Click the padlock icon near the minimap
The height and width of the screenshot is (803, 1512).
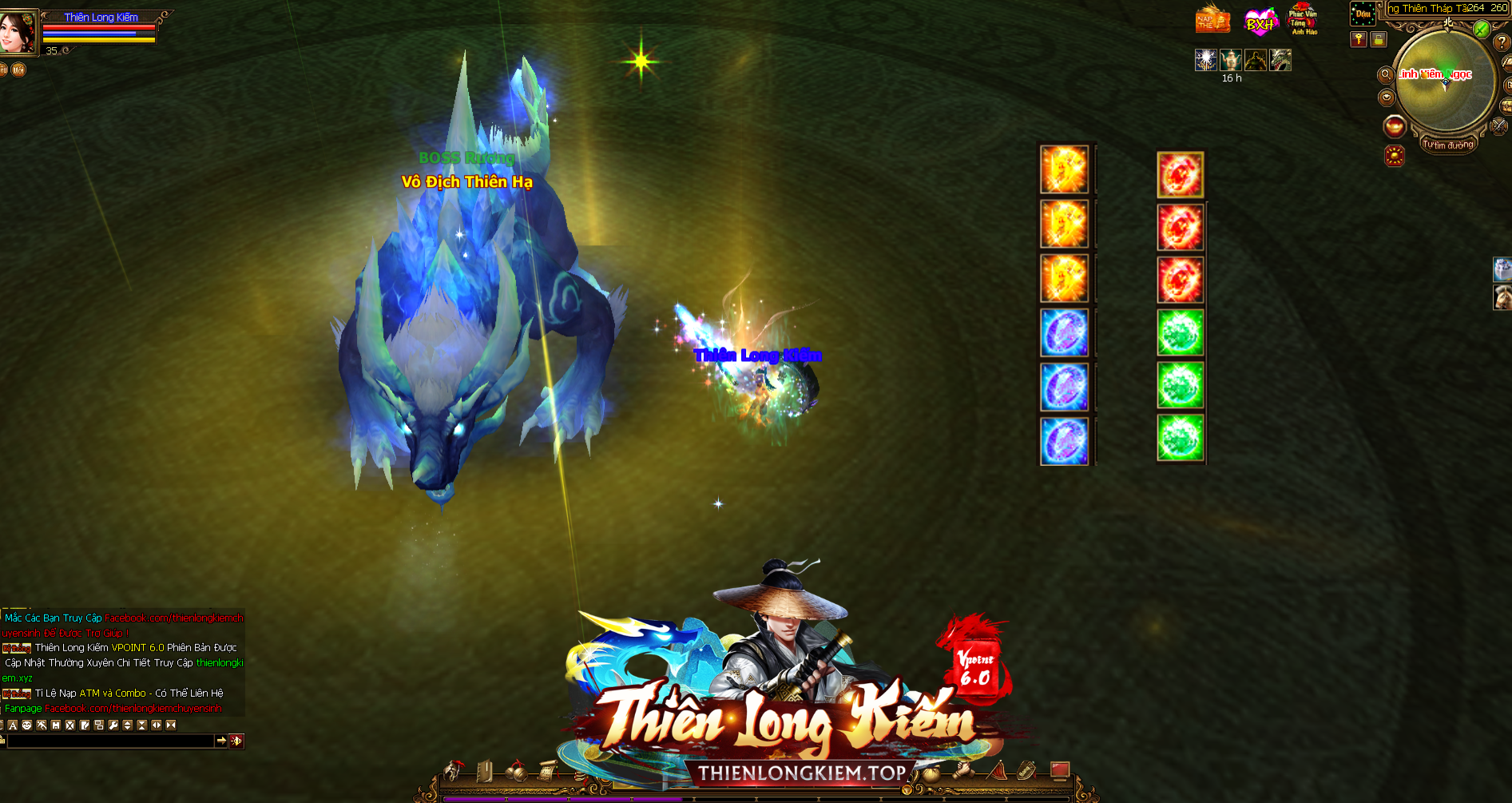[x=1379, y=39]
